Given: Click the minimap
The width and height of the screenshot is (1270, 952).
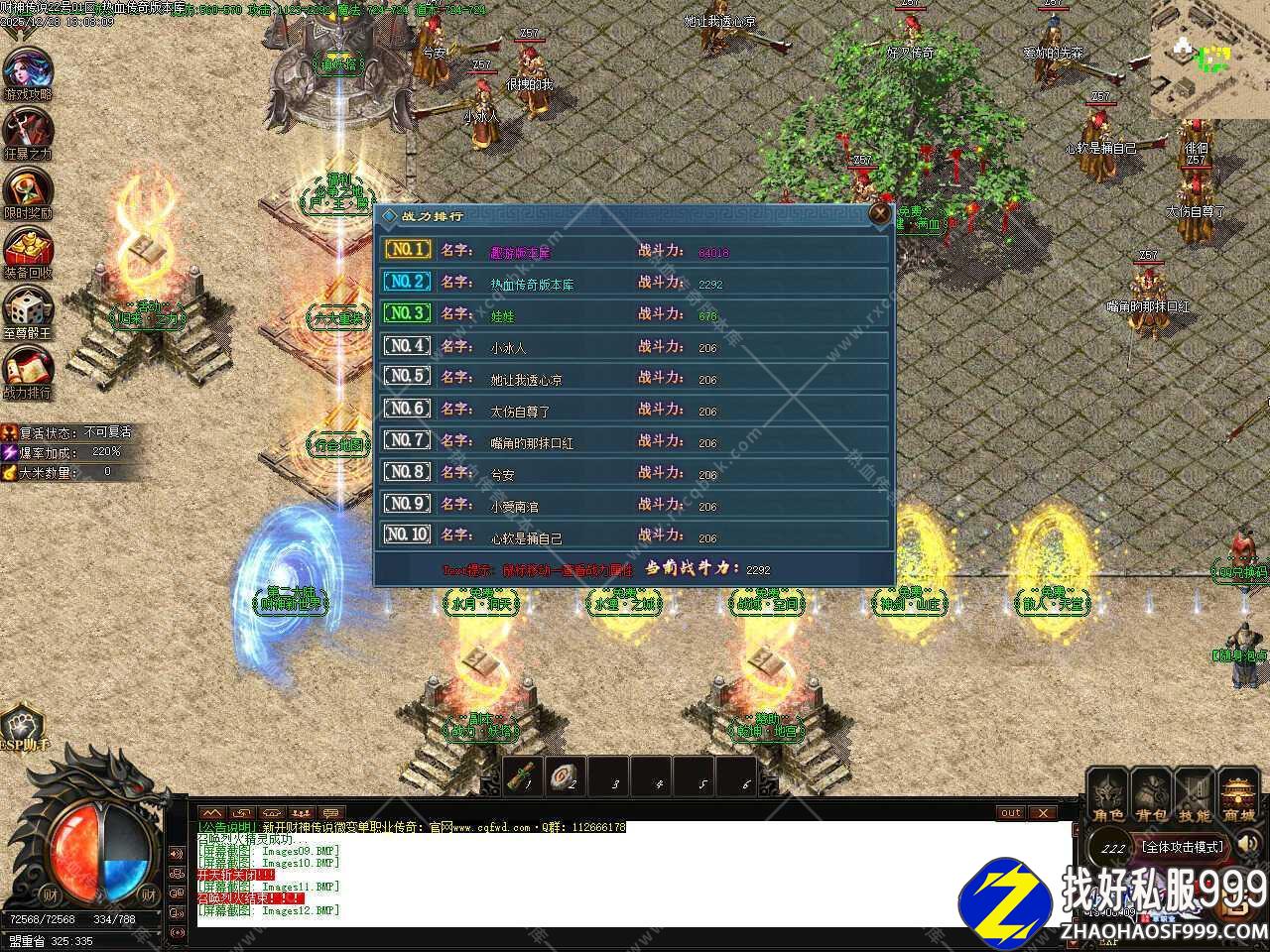Looking at the screenshot, I should click(x=1209, y=59).
